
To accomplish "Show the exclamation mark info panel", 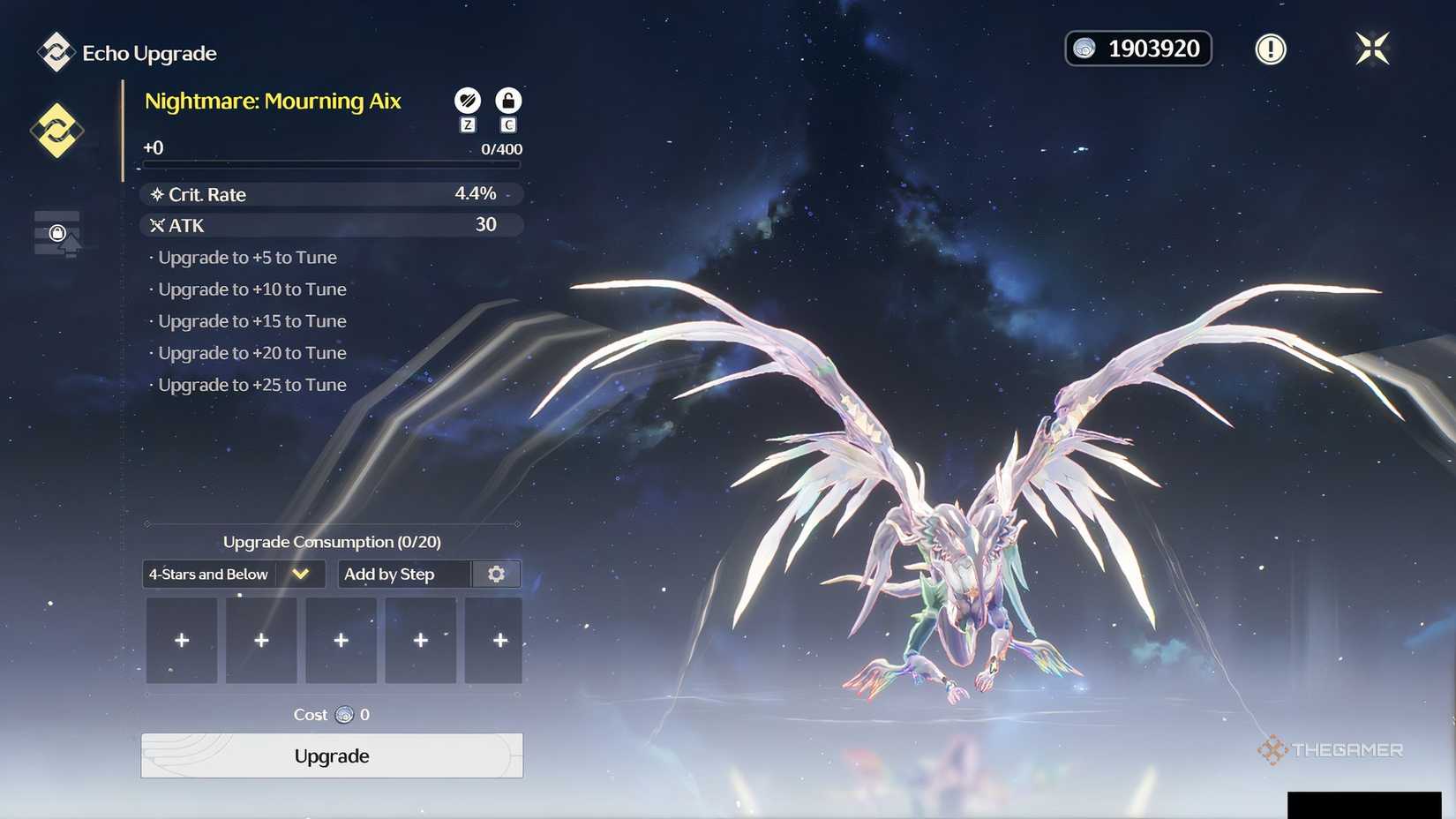I will coord(1271,49).
